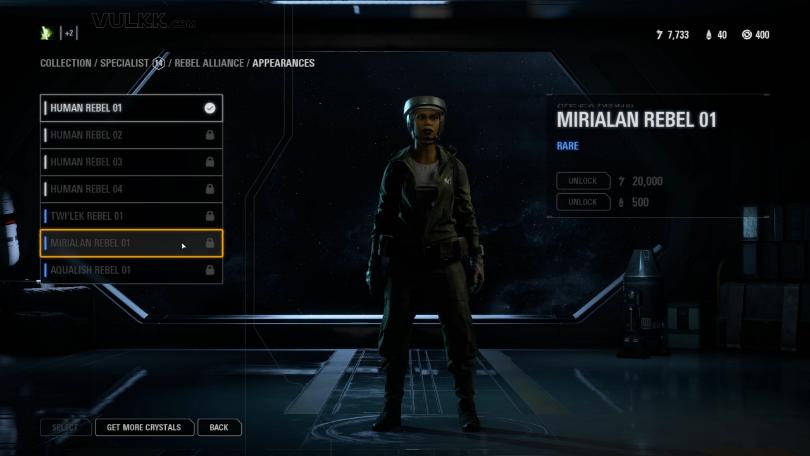This screenshot has height=456, width=810.
Task: Unlock the skin for 20,000 credits
Action: (x=583, y=181)
